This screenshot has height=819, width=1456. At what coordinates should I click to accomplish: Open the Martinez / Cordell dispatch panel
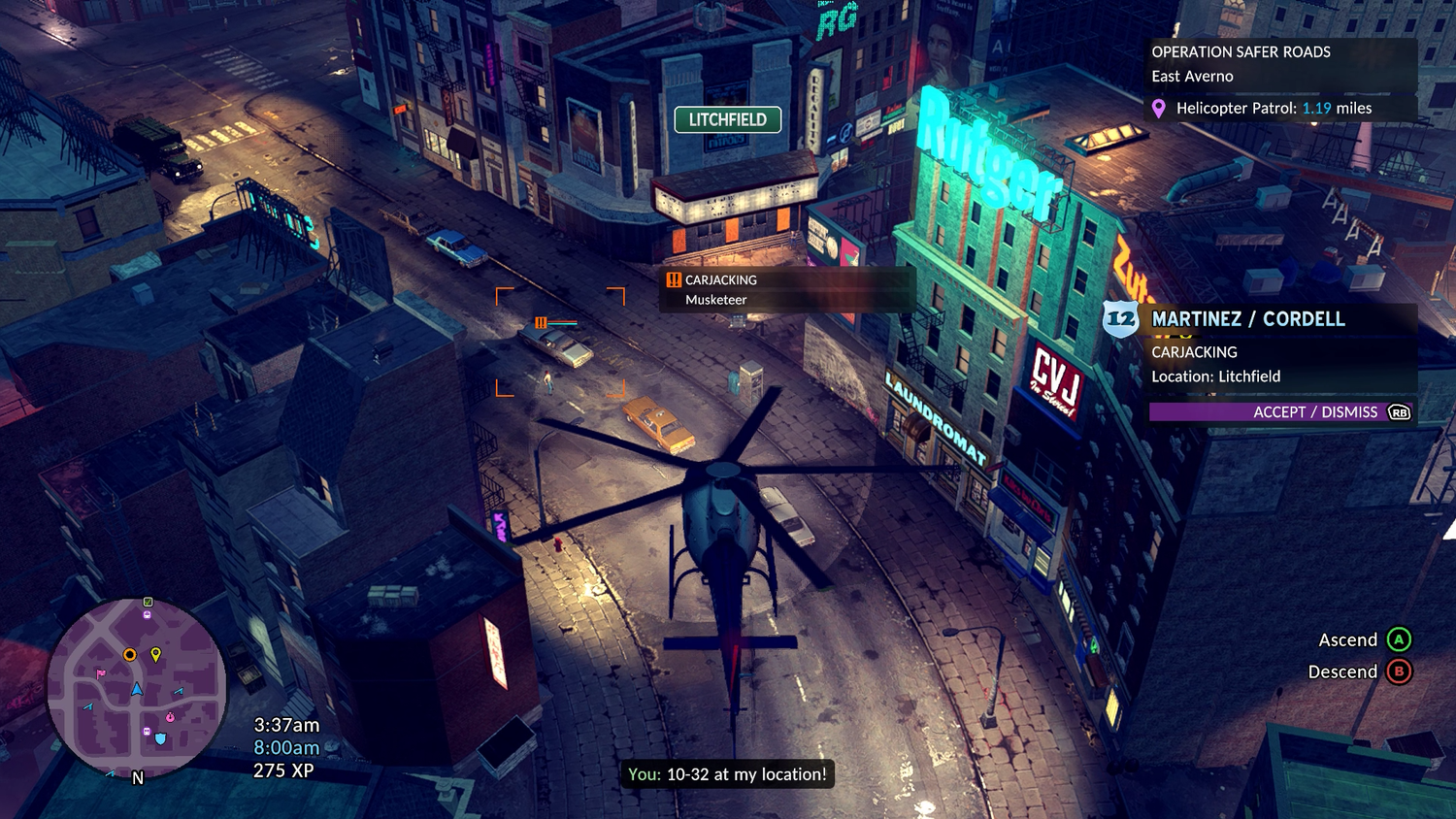click(1248, 319)
